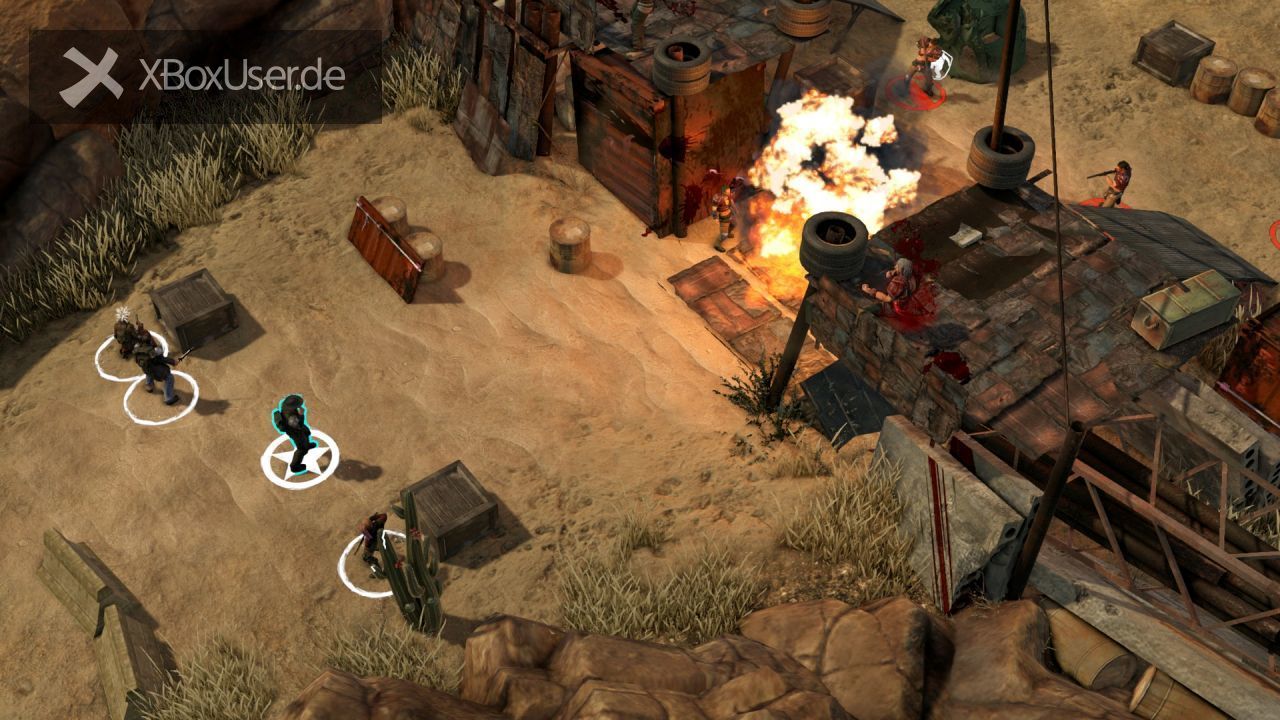Select the cyan-outlined ranger on the star marker
Image resolution: width=1280 pixels, height=720 pixels.
click(295, 432)
